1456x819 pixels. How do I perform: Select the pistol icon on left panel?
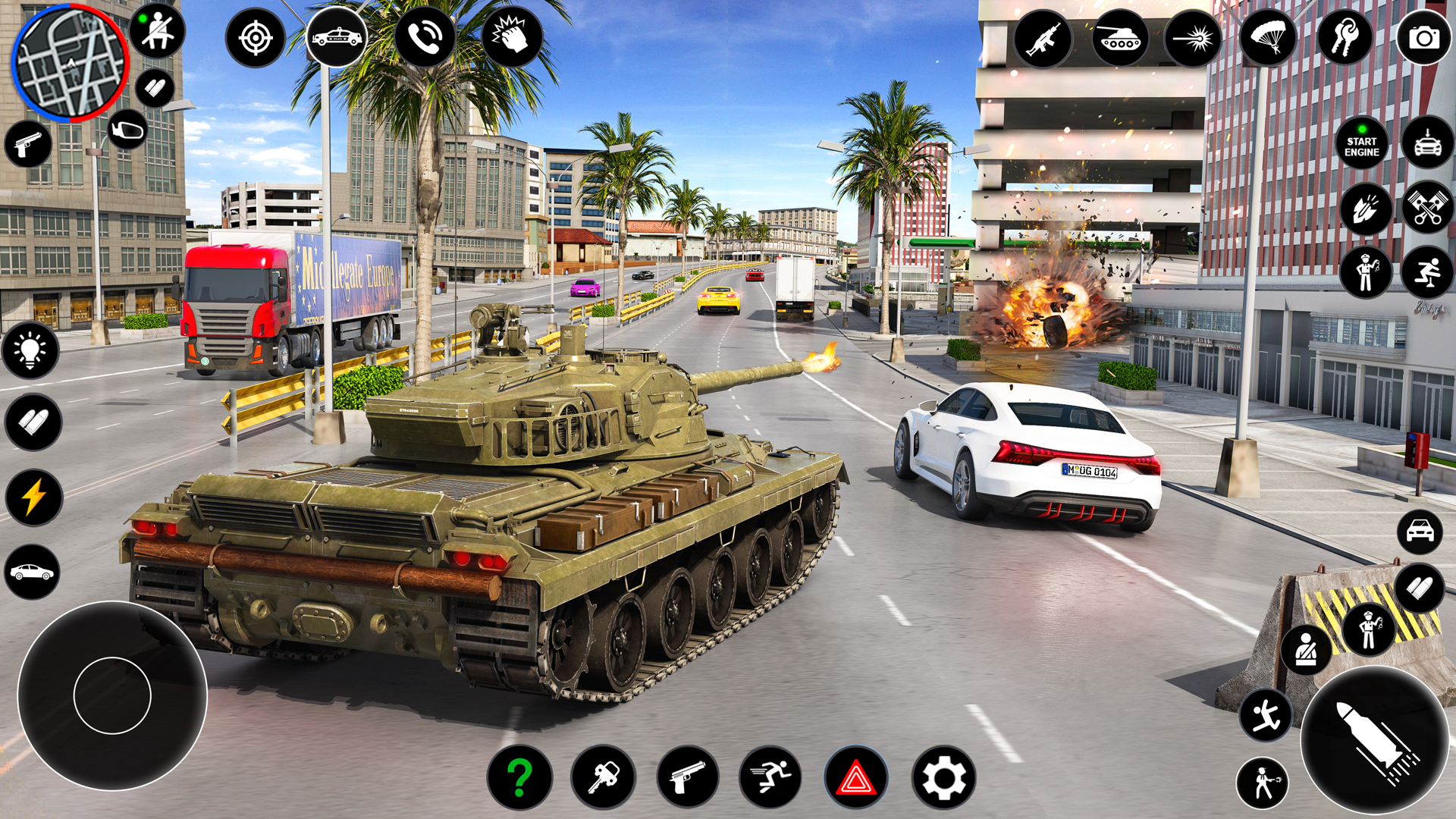tap(29, 144)
